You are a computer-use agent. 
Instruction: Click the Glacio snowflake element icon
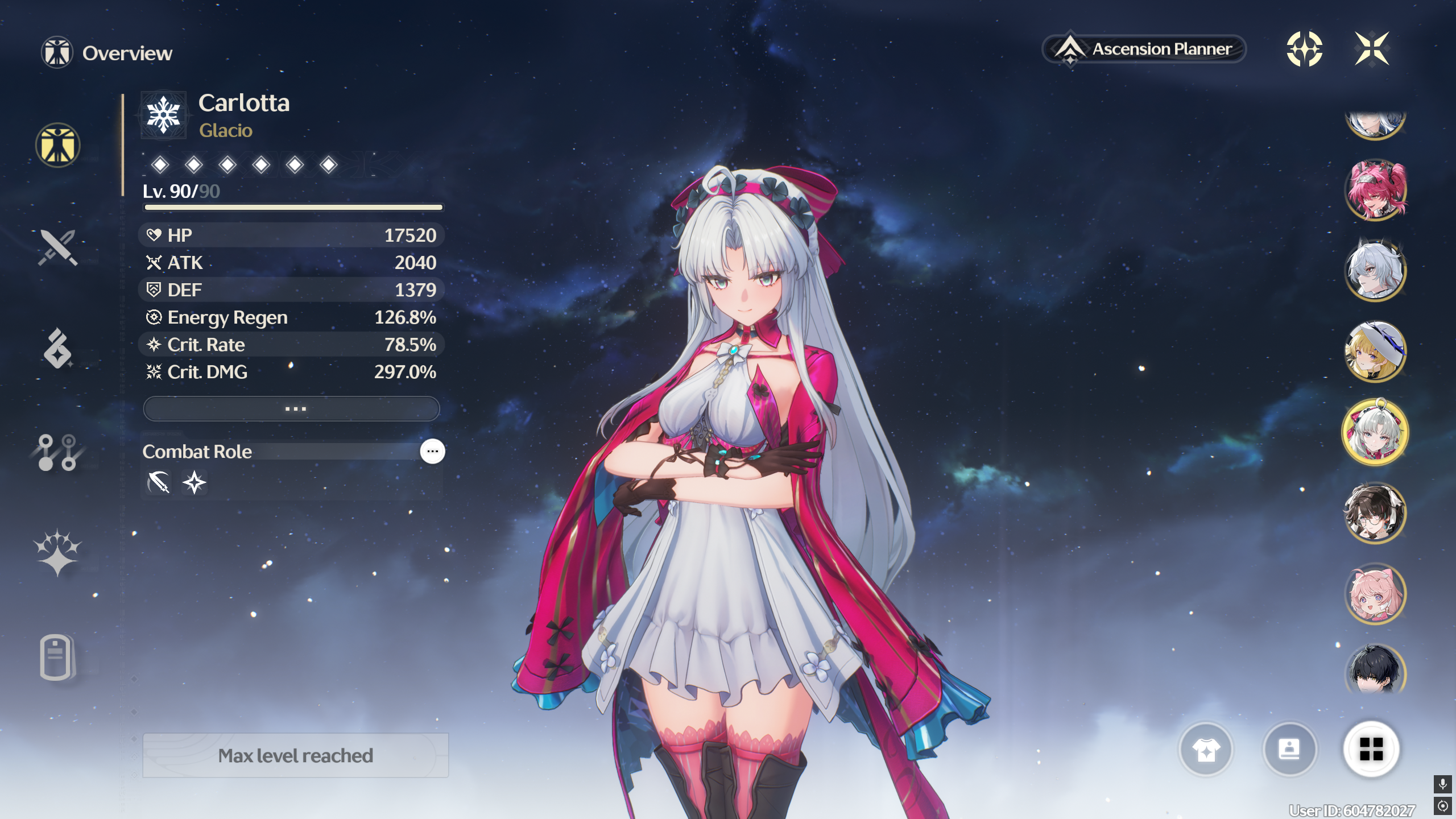[x=164, y=115]
